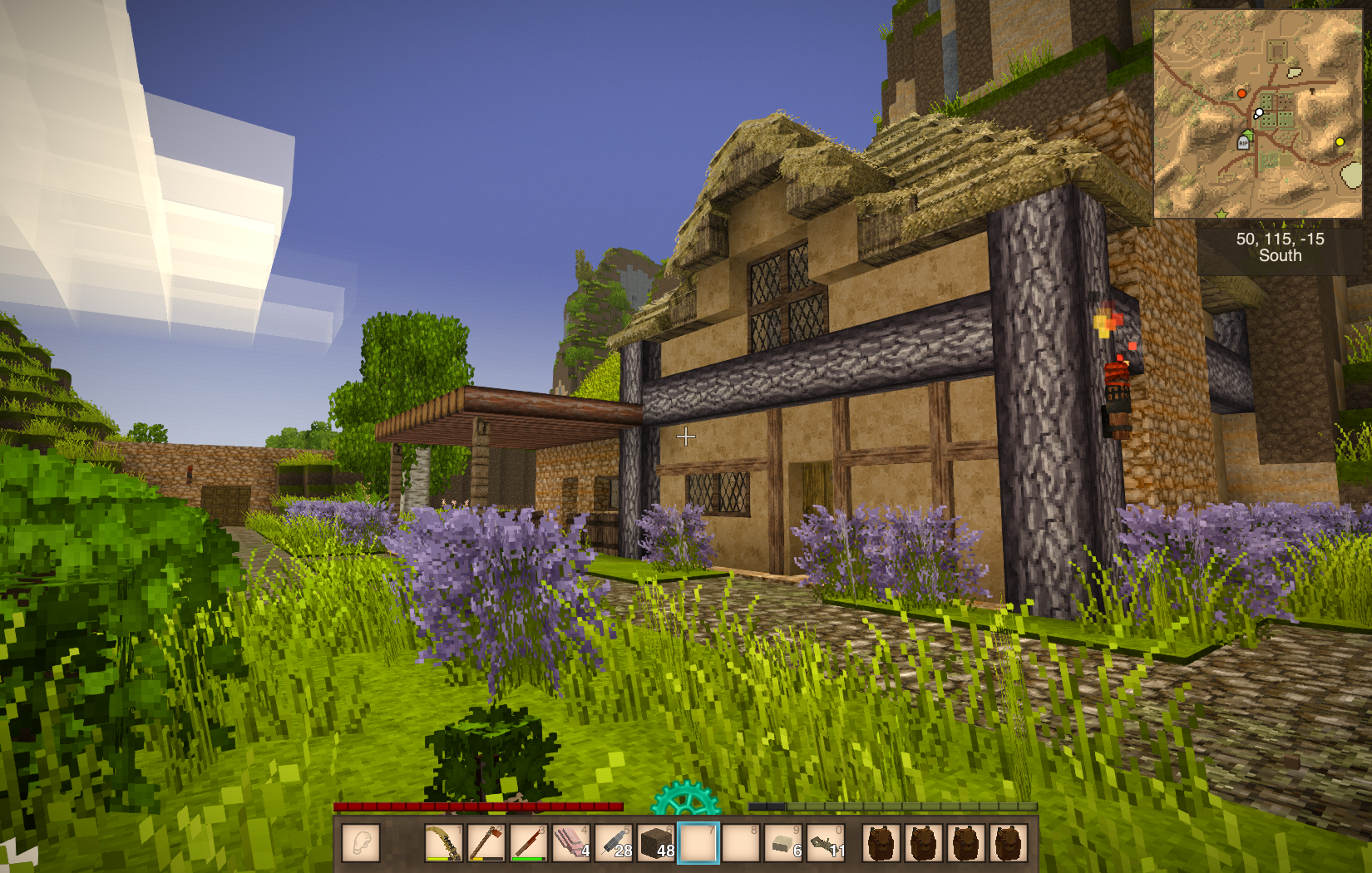
Task: Select the axe in hotbar slot 2
Action: coord(486,842)
